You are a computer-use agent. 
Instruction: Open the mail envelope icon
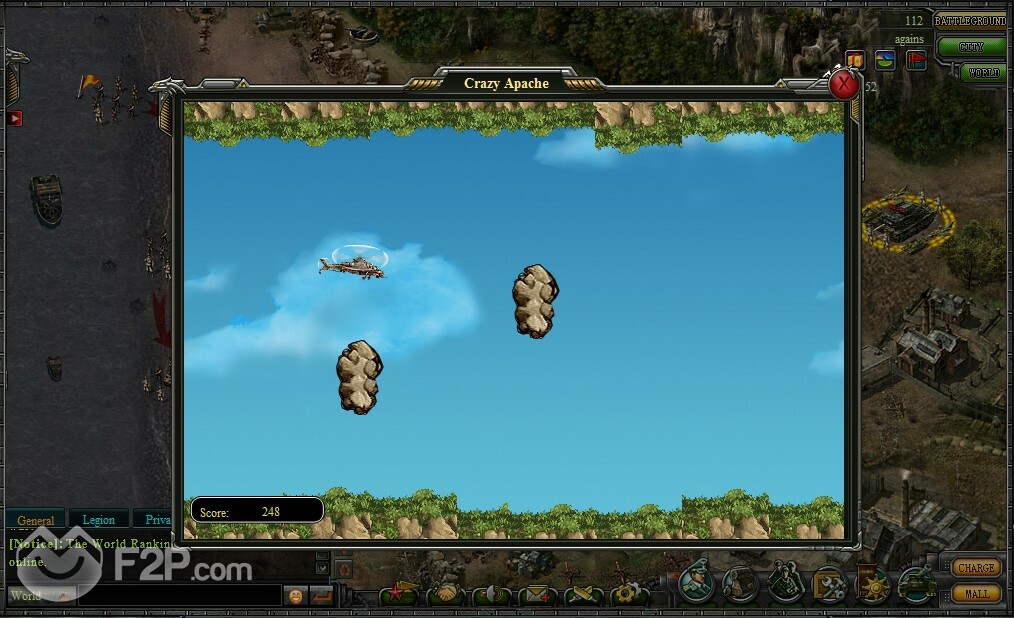point(536,595)
